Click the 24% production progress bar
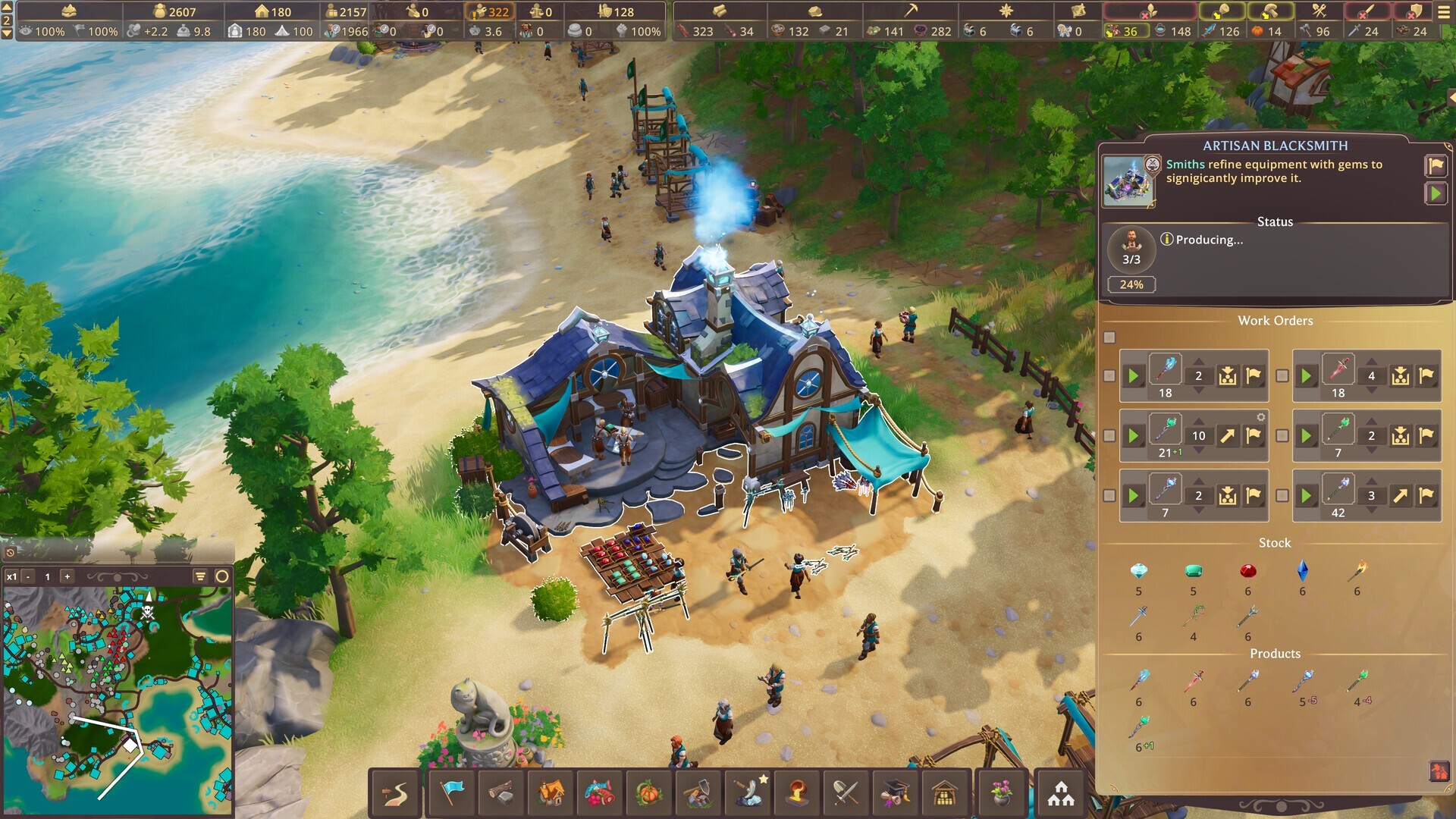The image size is (1456, 819). coord(1131,284)
